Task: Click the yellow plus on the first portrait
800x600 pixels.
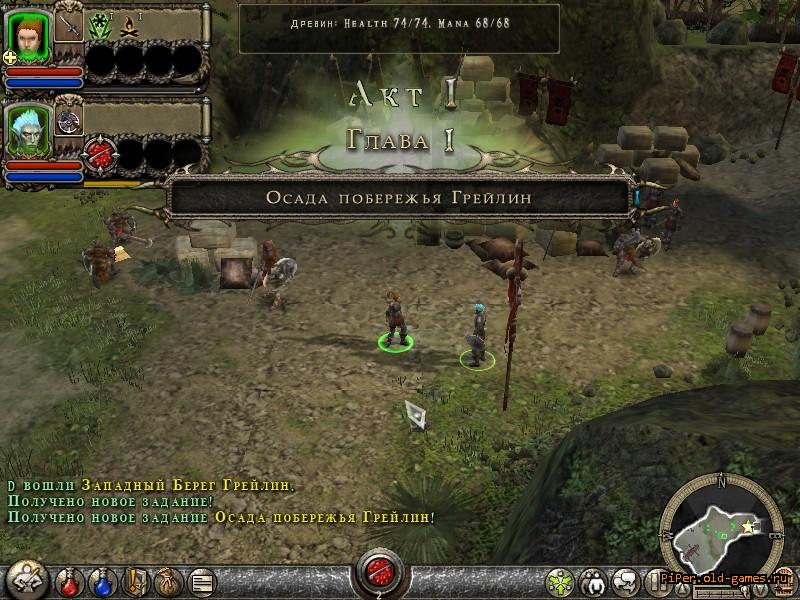Action: coord(10,57)
